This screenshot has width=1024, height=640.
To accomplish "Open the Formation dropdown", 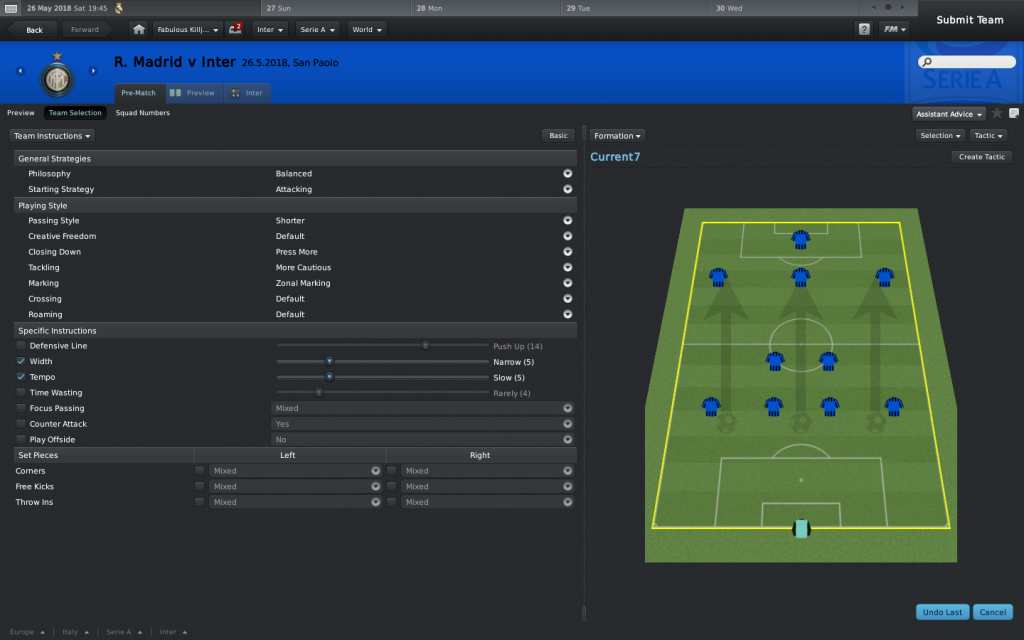I will [x=617, y=136].
